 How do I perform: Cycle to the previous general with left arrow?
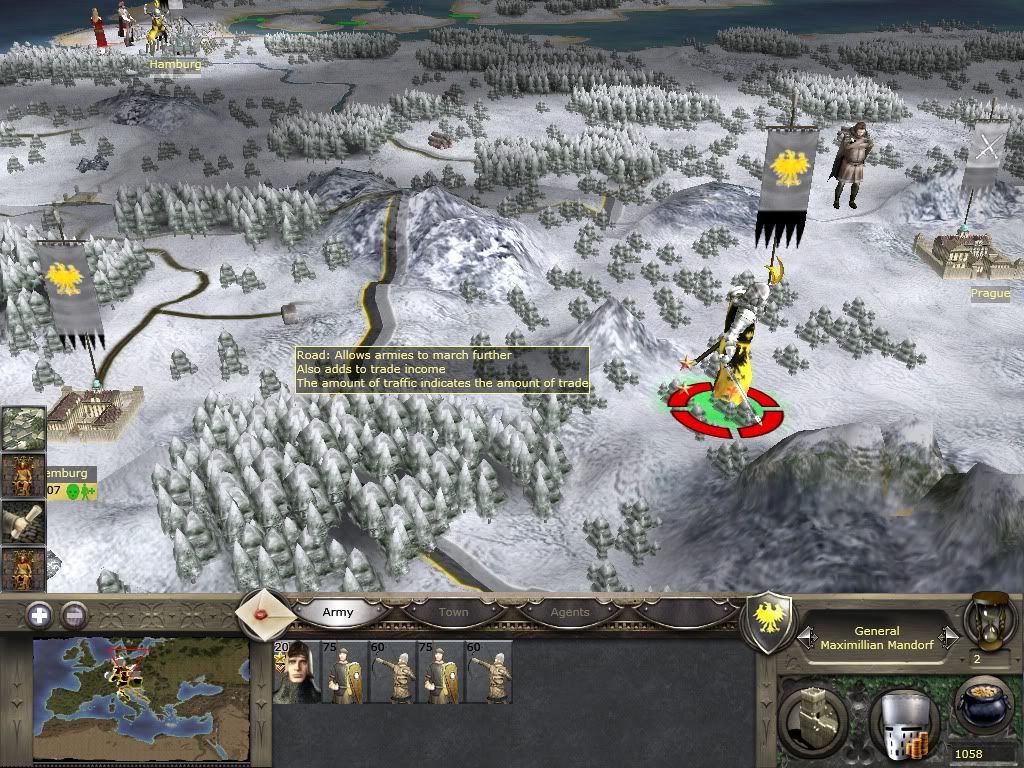pyautogui.click(x=804, y=637)
